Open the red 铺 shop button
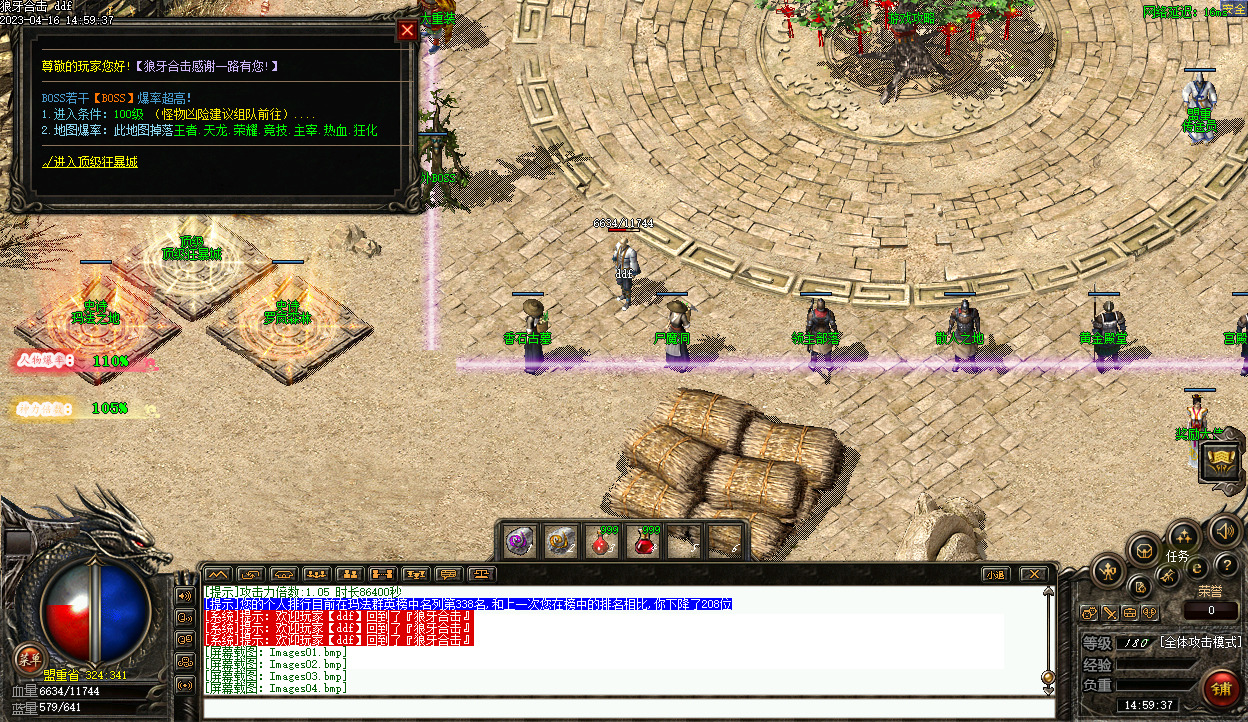Image resolution: width=1248 pixels, height=722 pixels. pyautogui.click(x=1221, y=690)
